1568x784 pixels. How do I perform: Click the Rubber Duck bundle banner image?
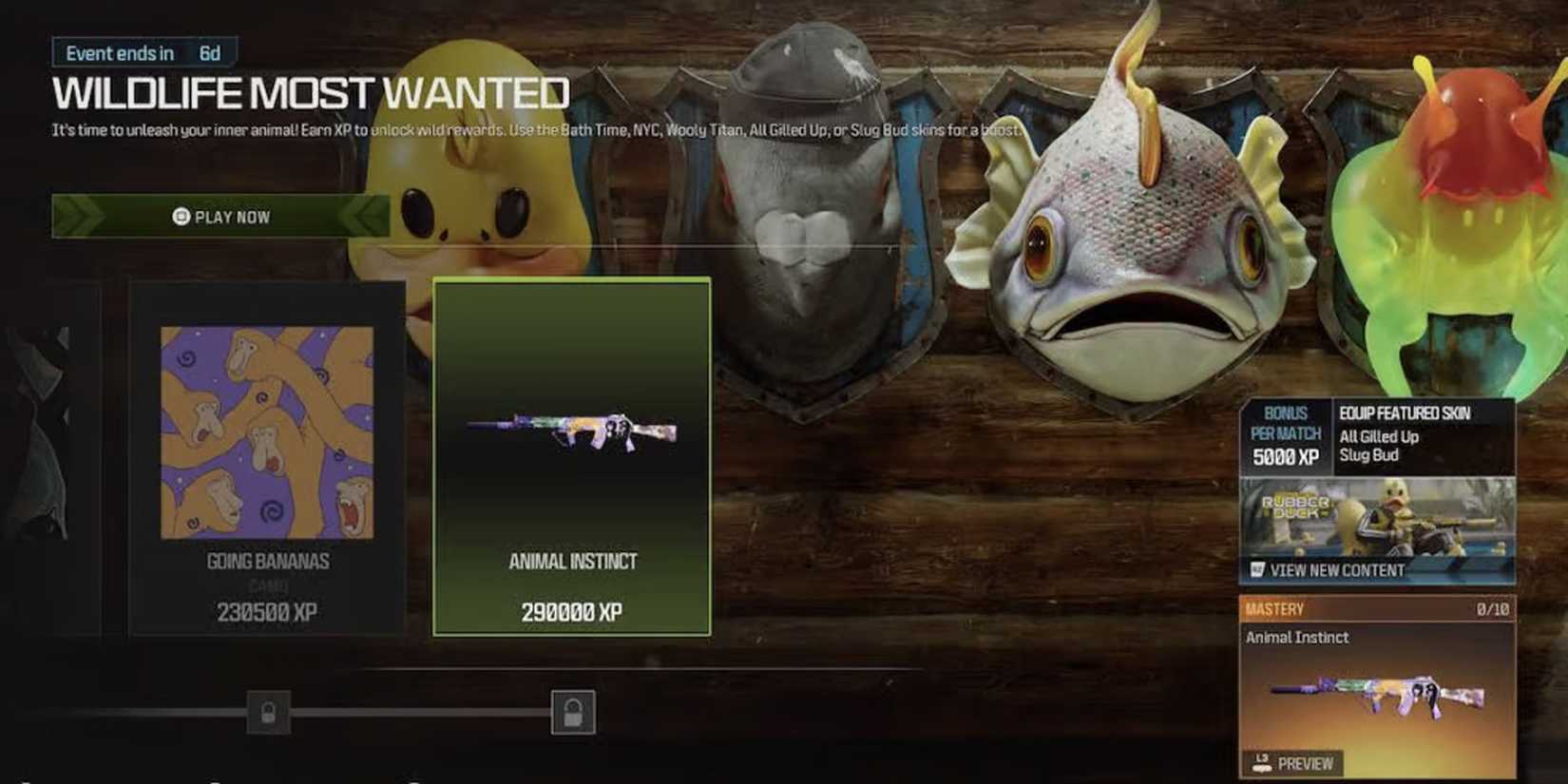pyautogui.click(x=1376, y=518)
